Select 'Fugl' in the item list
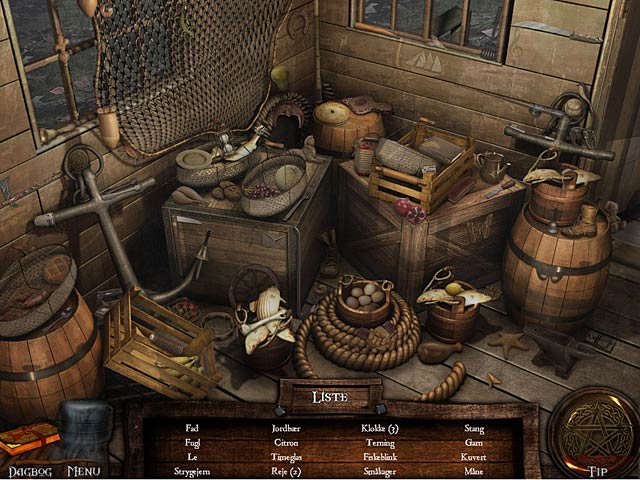640x480 pixels. 192,441
